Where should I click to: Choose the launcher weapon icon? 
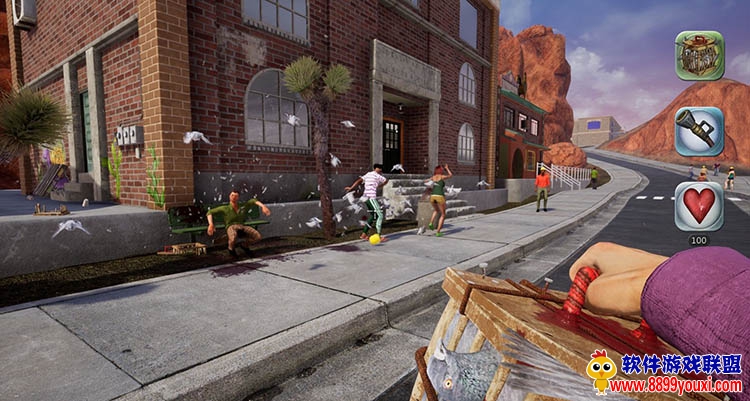pyautogui.click(x=699, y=131)
